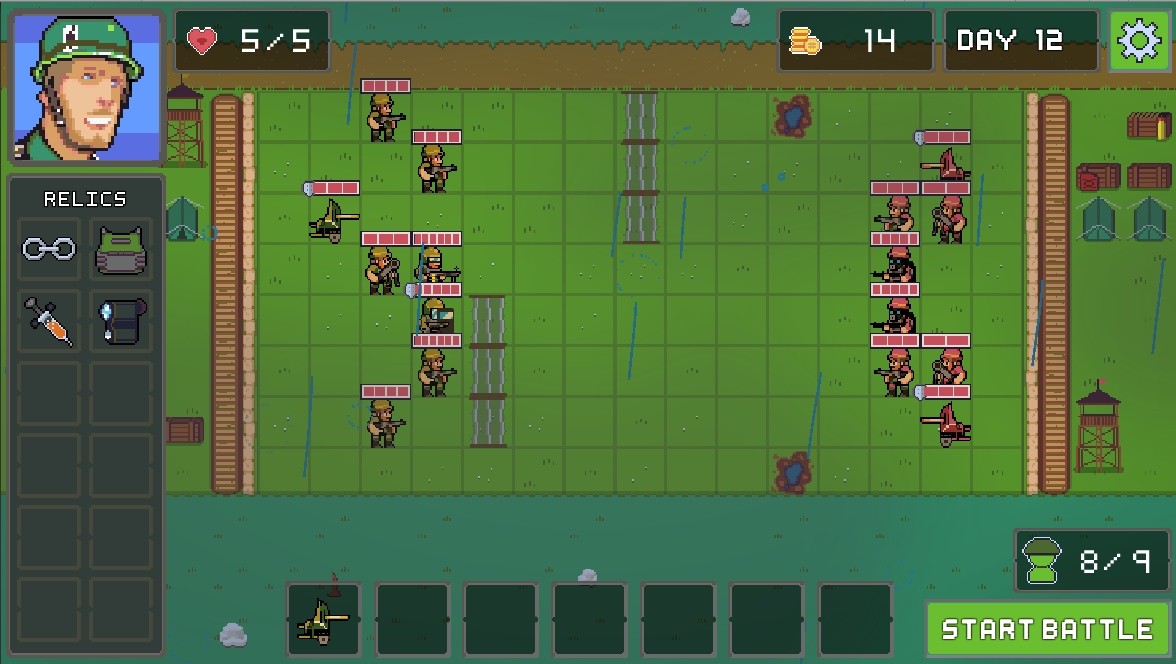The height and width of the screenshot is (664, 1176).
Task: Start the battle
Action: click(1047, 629)
